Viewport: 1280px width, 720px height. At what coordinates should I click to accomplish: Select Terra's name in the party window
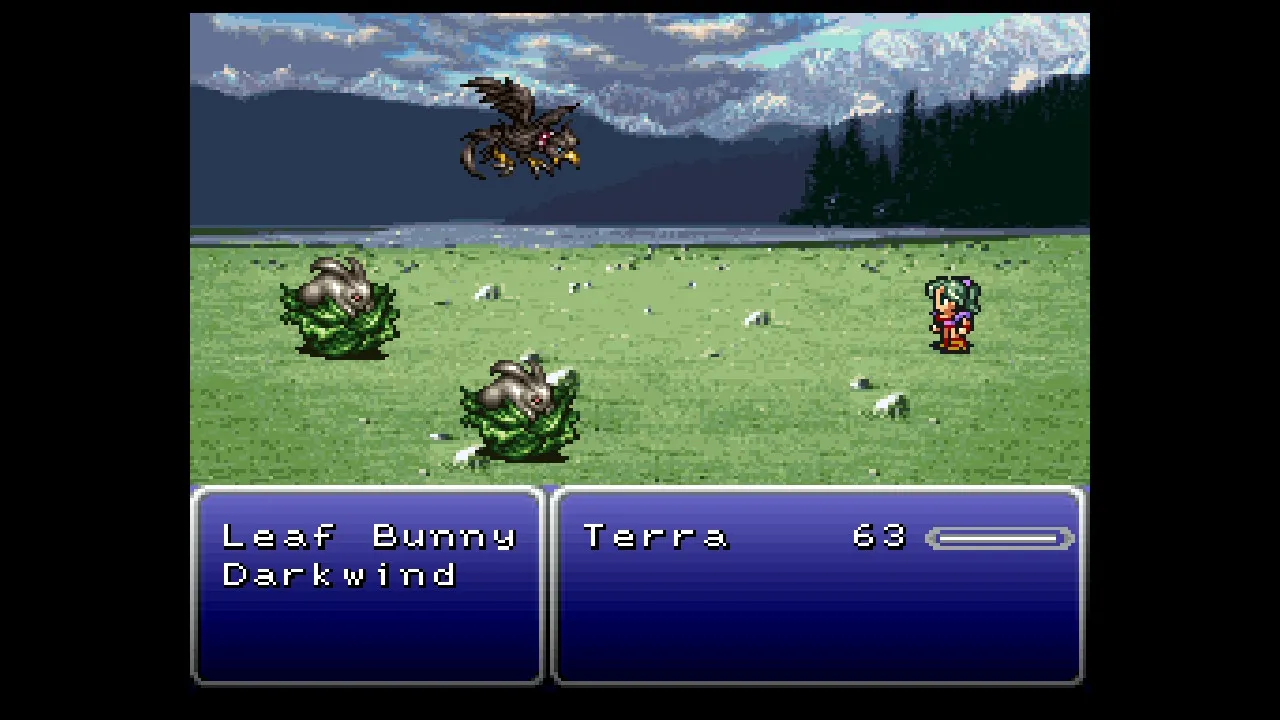(x=656, y=537)
